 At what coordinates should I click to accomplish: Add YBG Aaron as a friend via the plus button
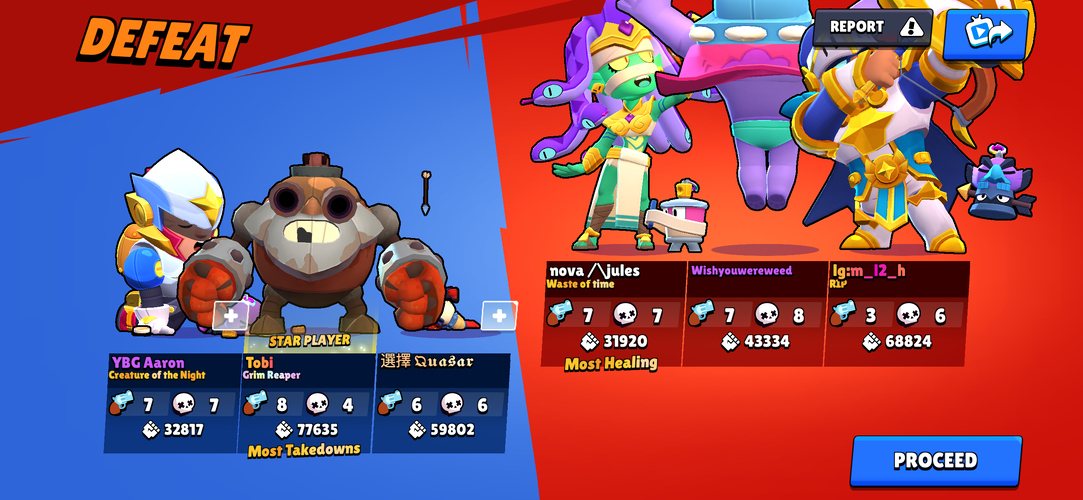point(230,316)
